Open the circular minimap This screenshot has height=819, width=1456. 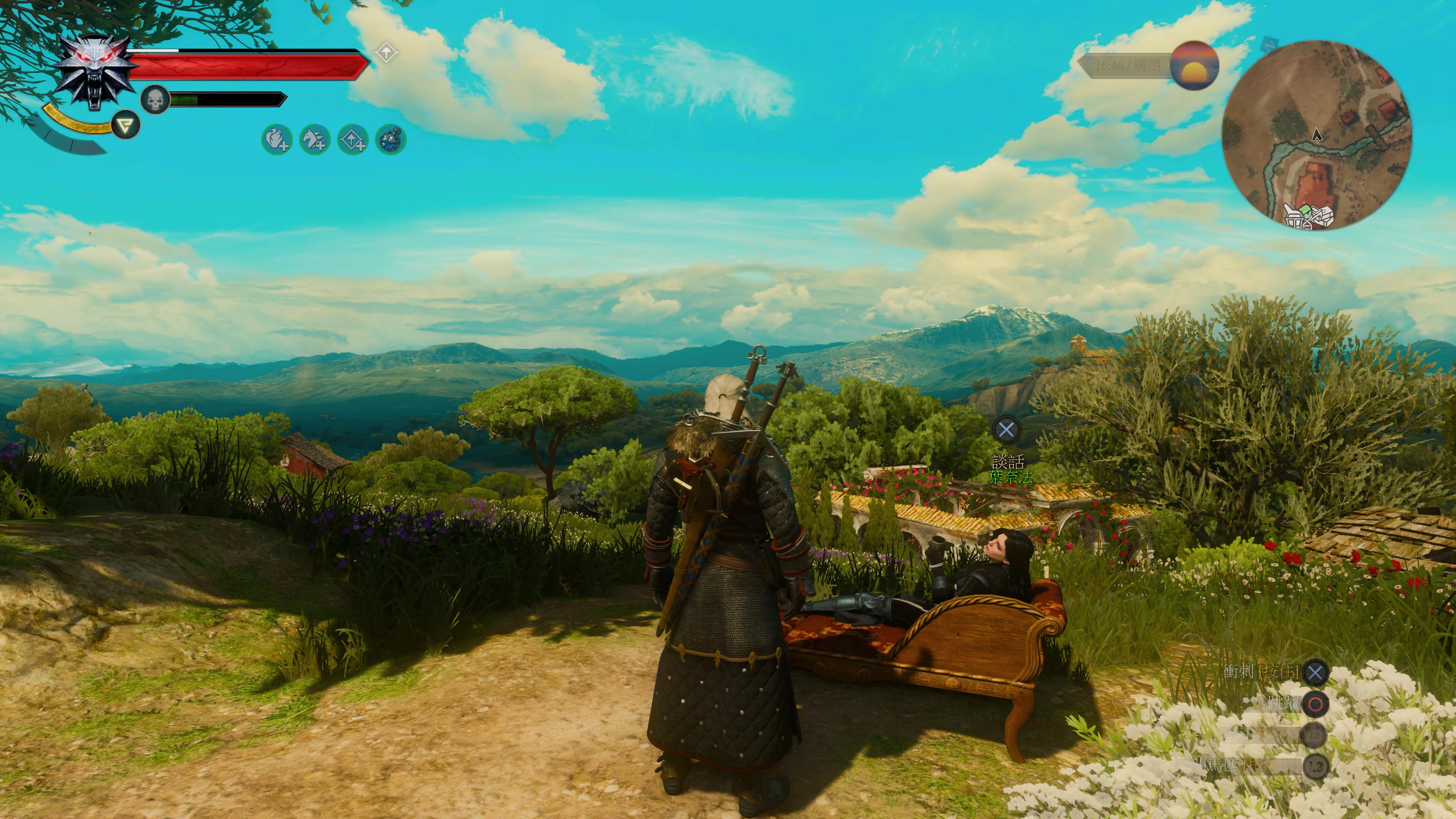coord(1316,135)
